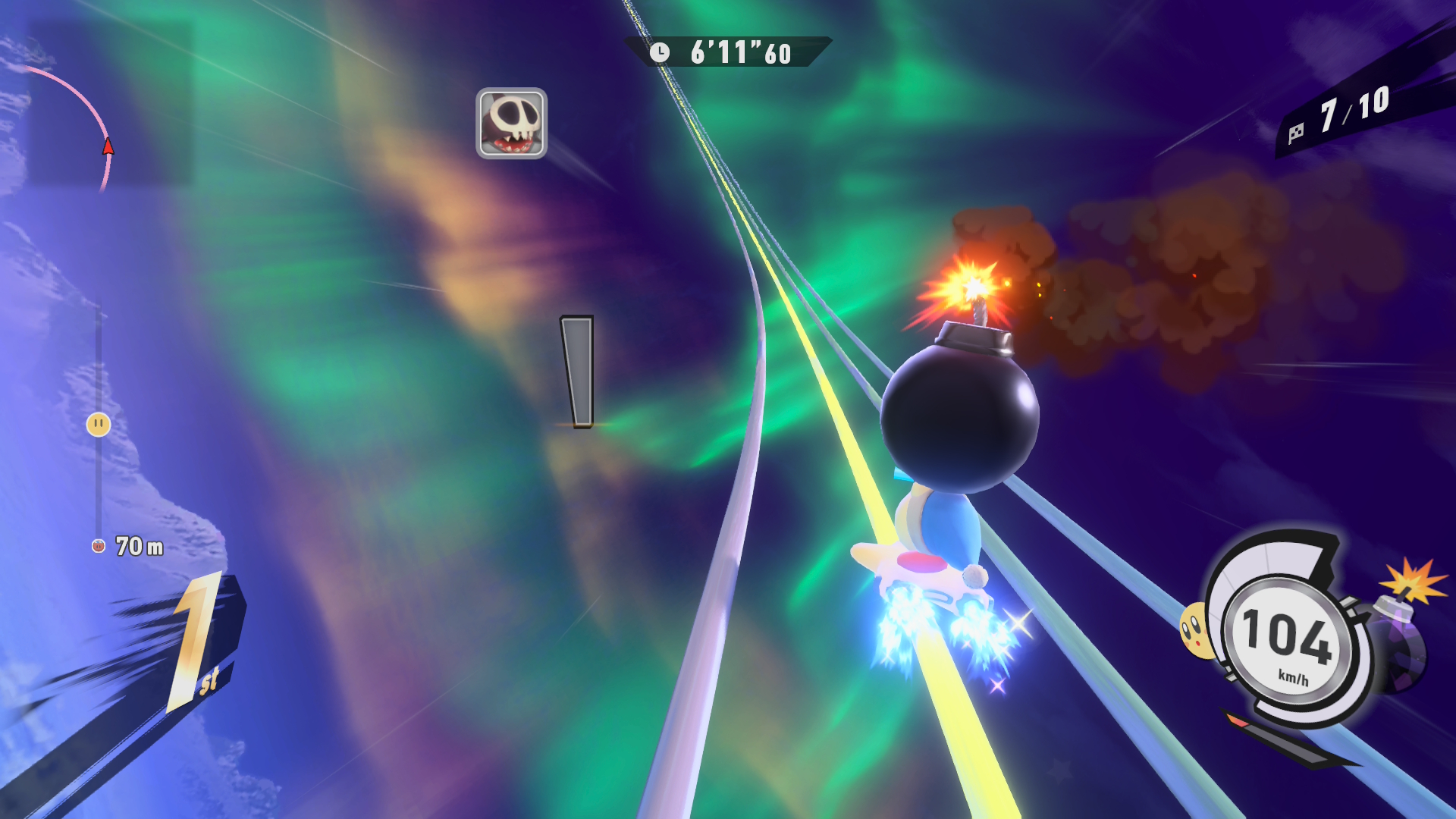The height and width of the screenshot is (819, 1456).
Task: Click the red player arrow on the minimap
Action: [x=108, y=146]
